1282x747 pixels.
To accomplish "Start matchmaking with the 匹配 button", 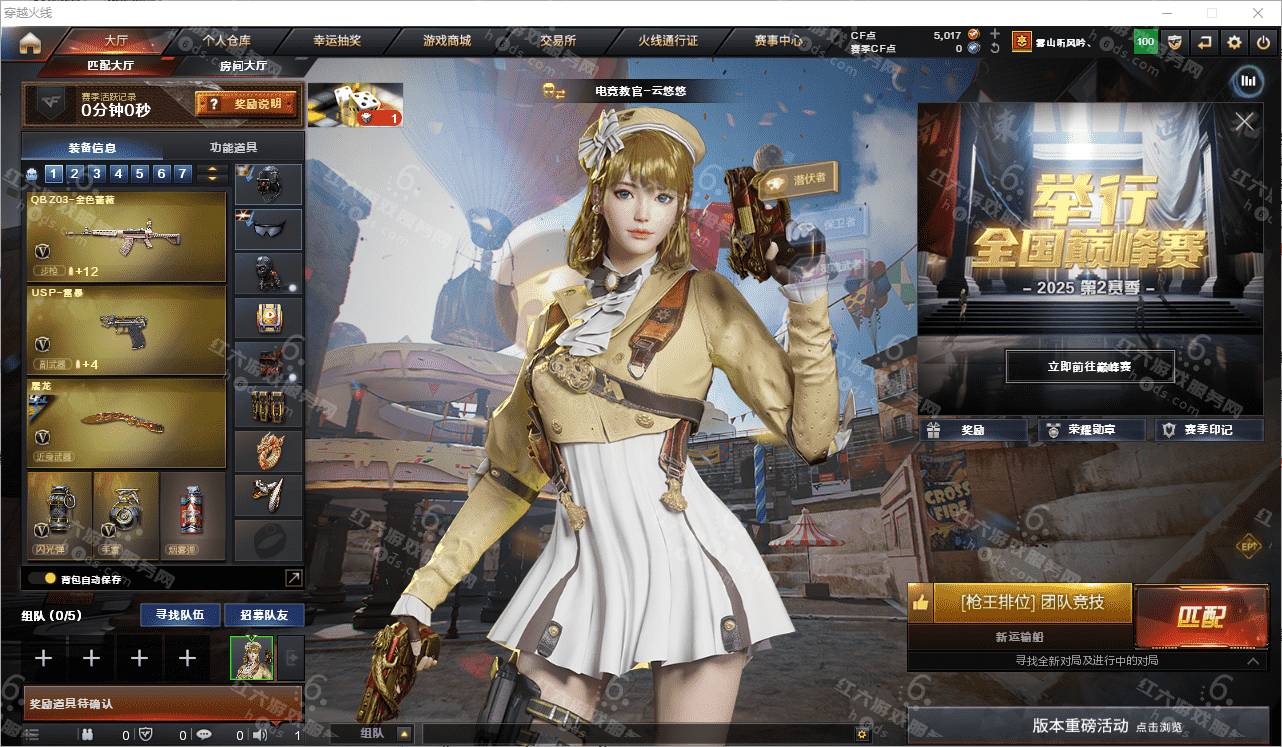I will tap(1200, 617).
